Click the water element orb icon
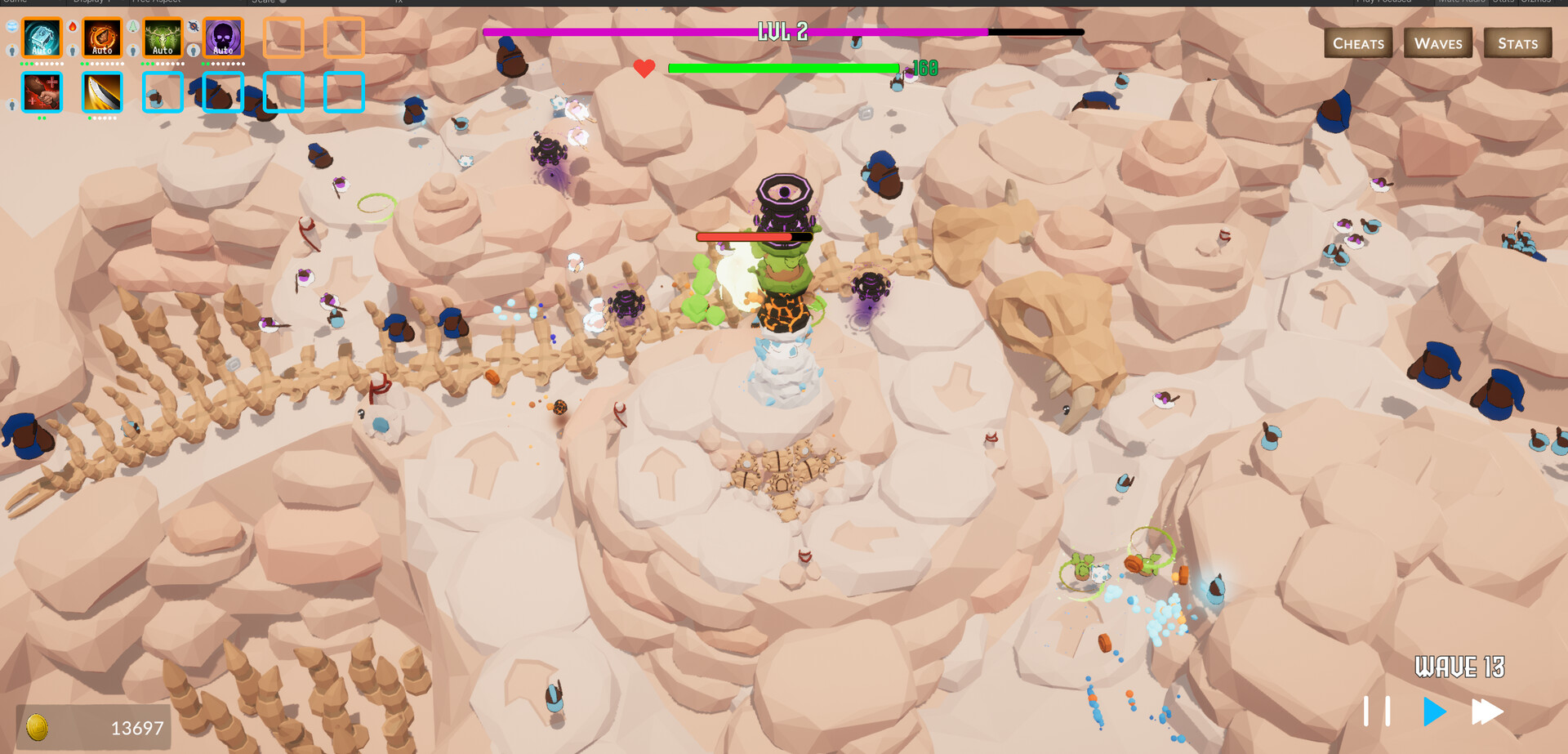Image resolution: width=1568 pixels, height=754 pixels. tap(12, 25)
